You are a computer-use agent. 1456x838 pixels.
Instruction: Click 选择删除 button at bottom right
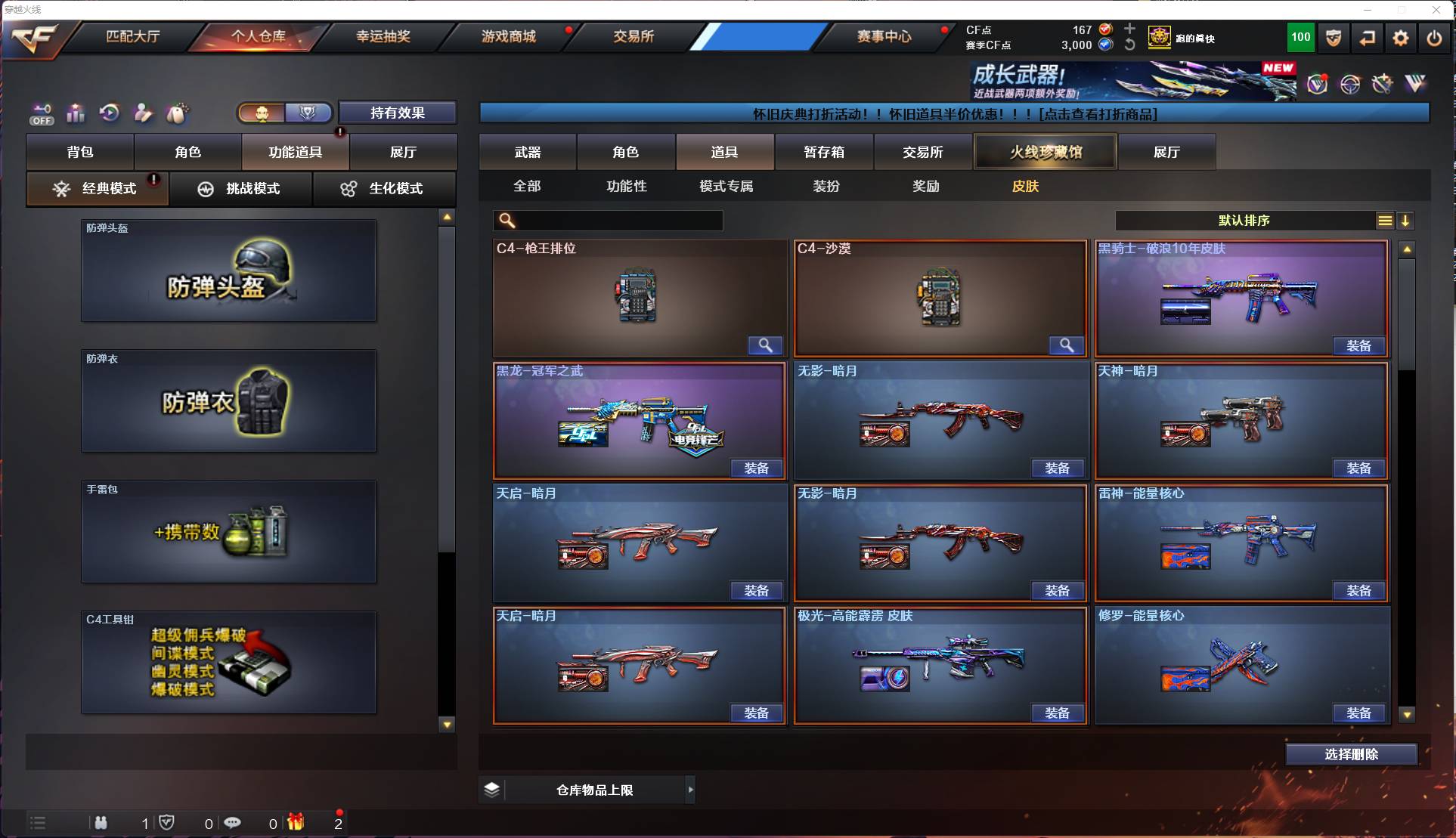click(1351, 754)
